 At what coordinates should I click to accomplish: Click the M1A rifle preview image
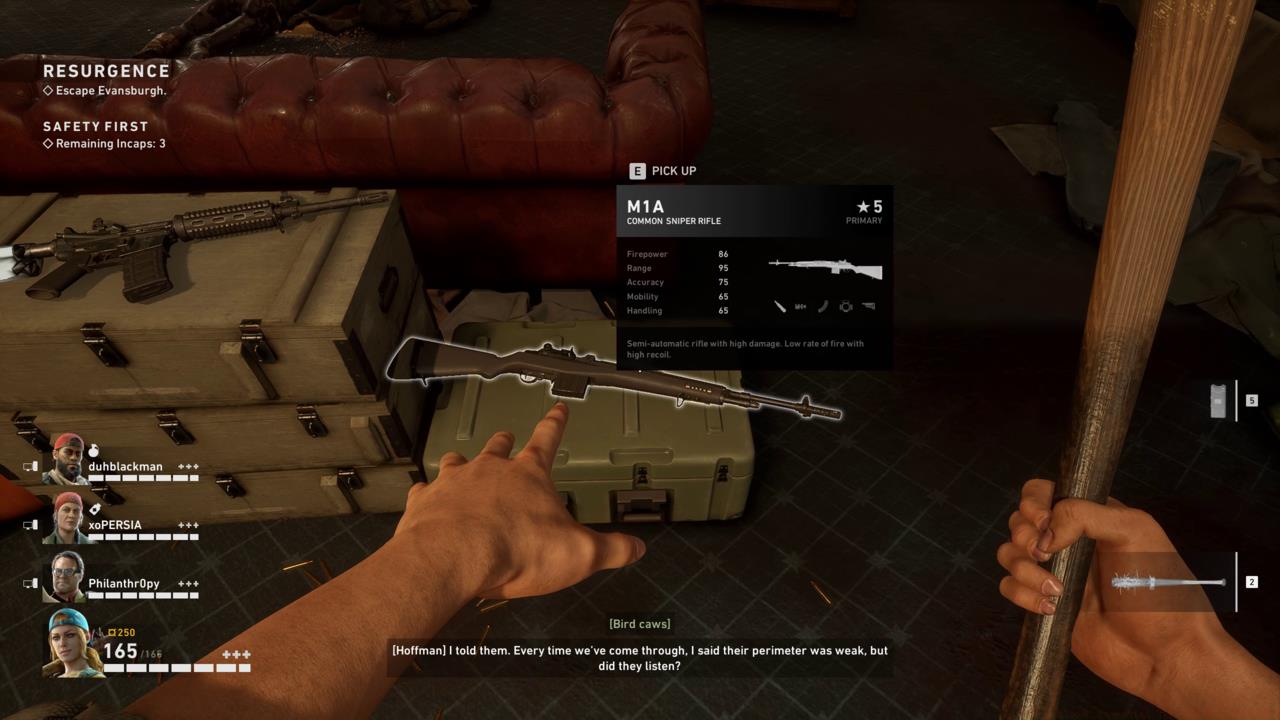(x=825, y=268)
